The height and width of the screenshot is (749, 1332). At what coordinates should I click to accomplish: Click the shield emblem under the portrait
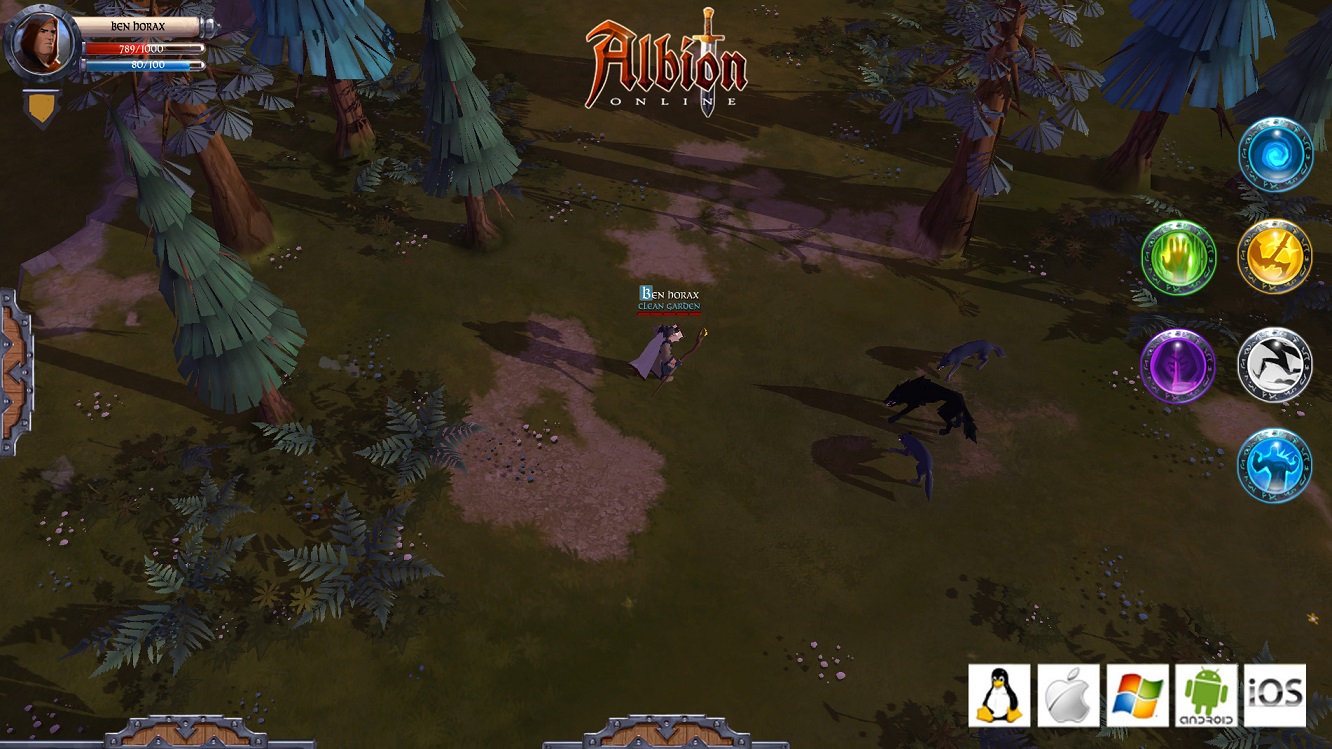point(40,104)
